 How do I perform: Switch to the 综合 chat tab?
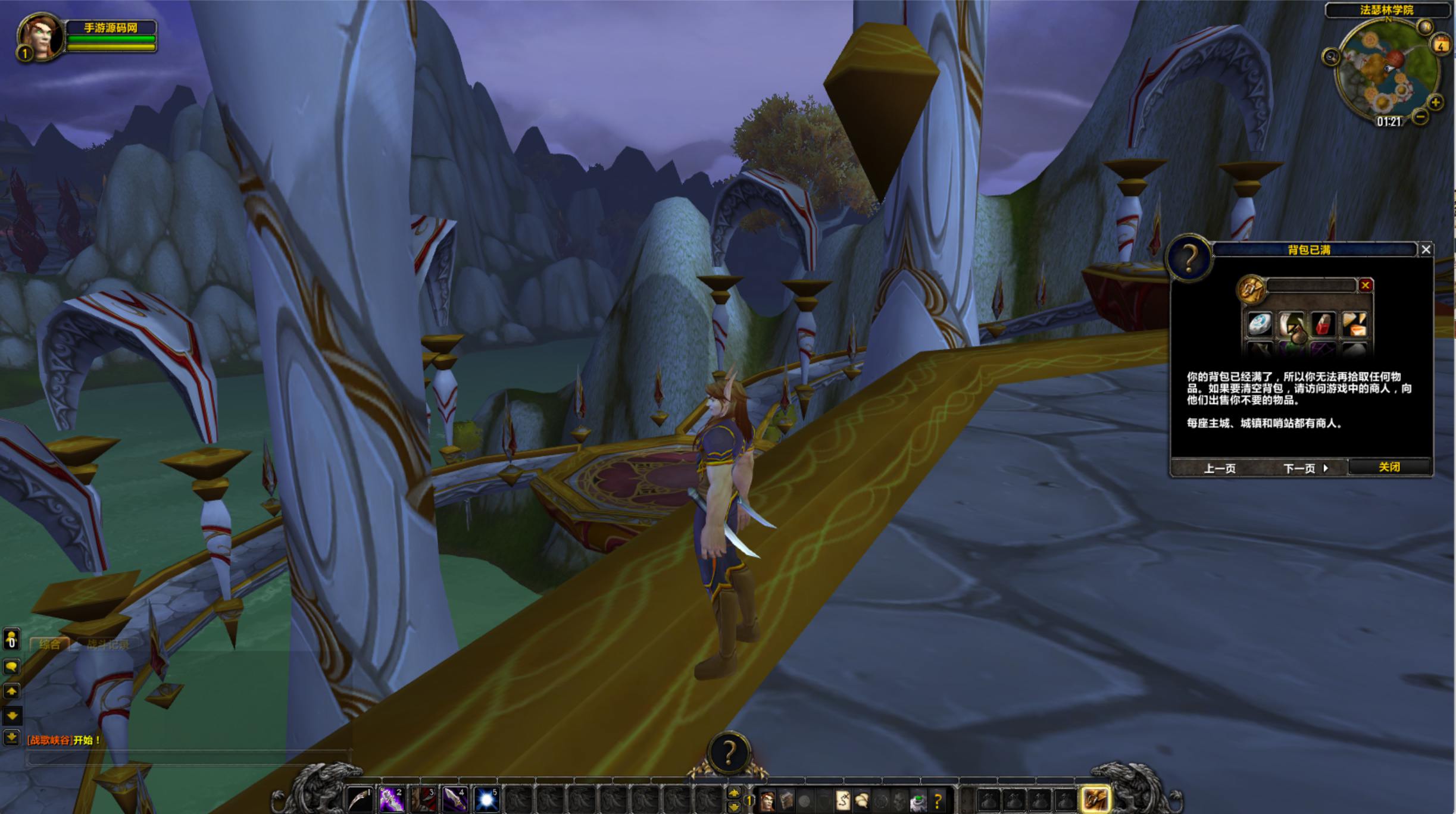(x=50, y=644)
